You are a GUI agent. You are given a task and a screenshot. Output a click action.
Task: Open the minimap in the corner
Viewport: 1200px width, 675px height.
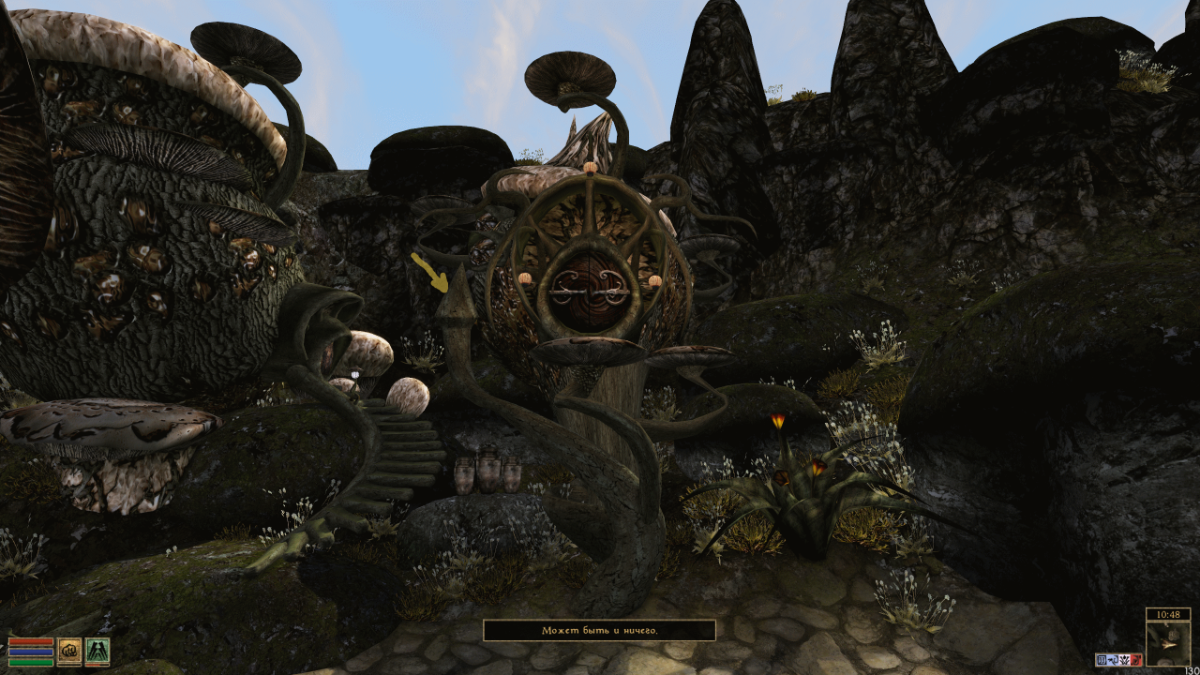pos(1168,645)
